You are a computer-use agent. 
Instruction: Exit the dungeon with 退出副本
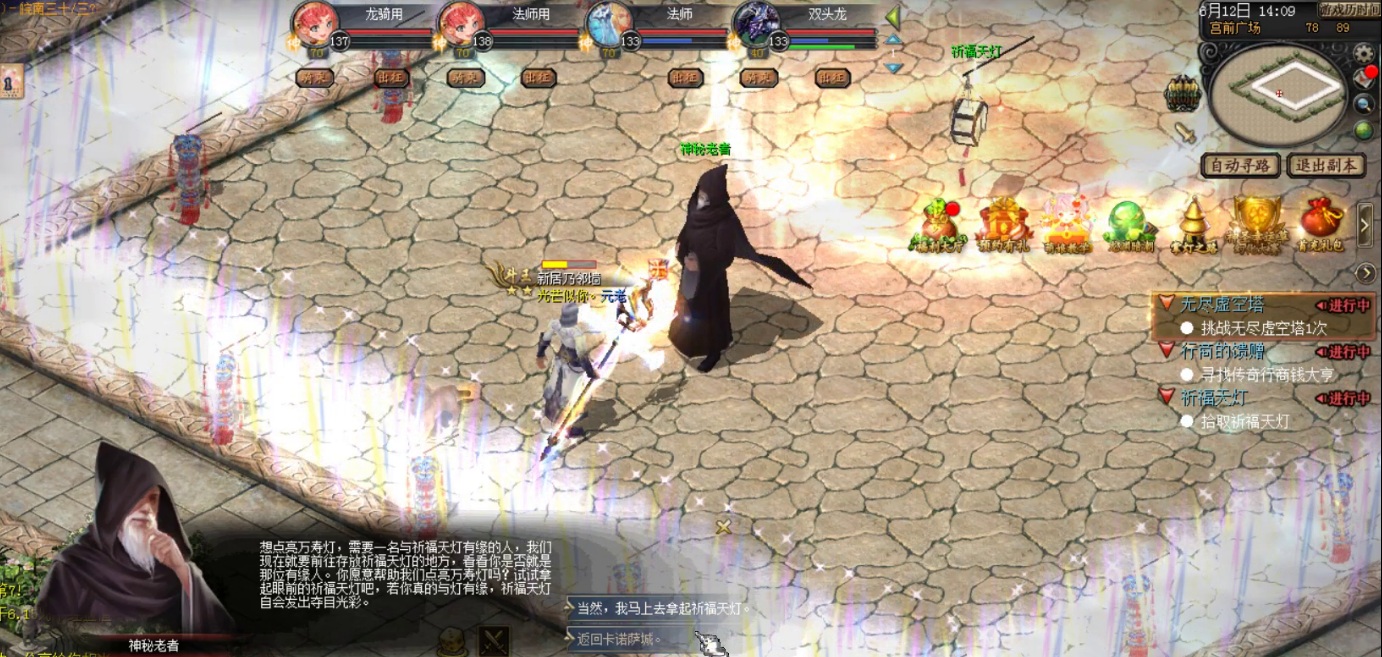pos(1326,165)
